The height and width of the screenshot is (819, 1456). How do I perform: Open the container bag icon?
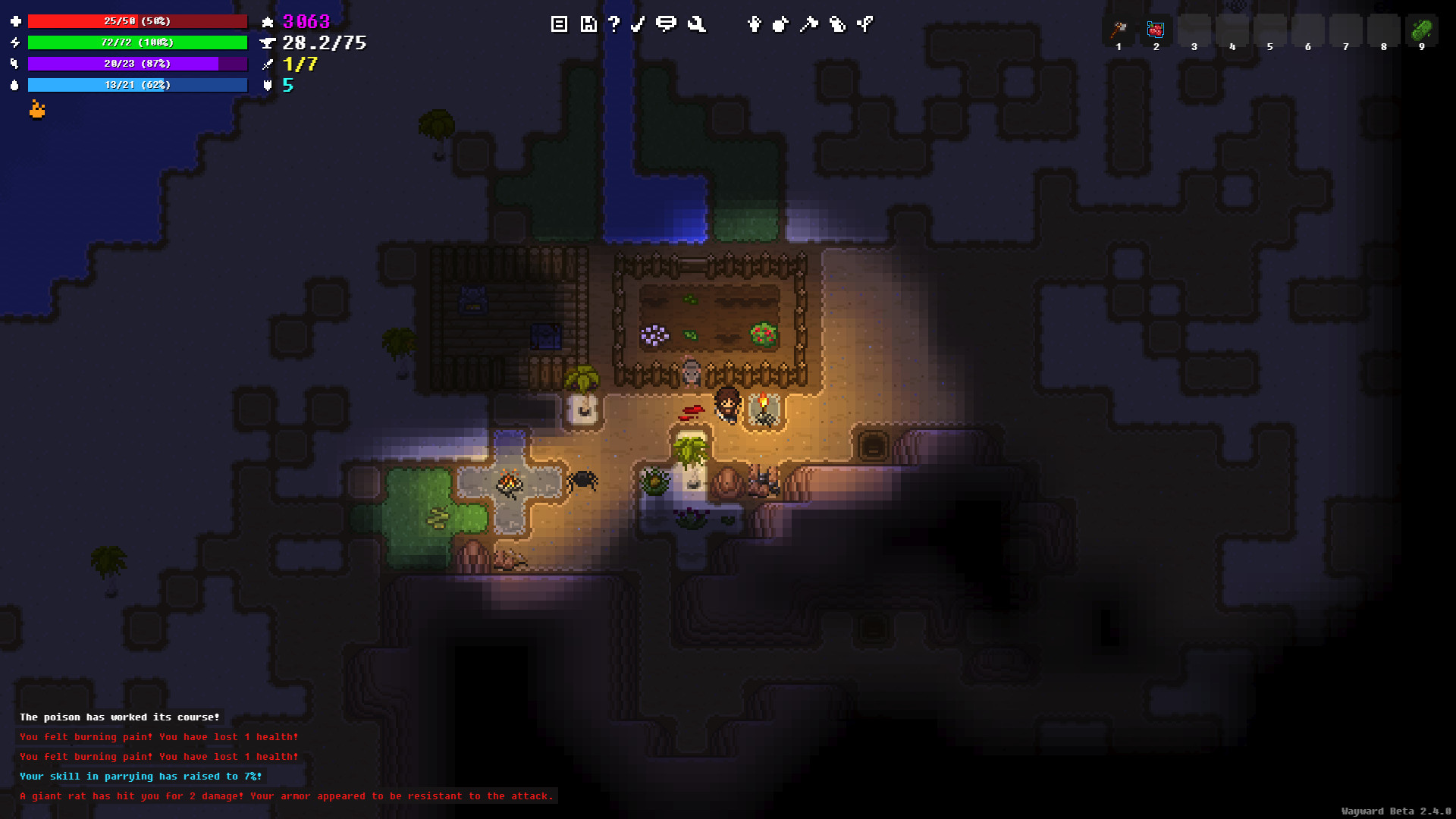click(x=837, y=24)
